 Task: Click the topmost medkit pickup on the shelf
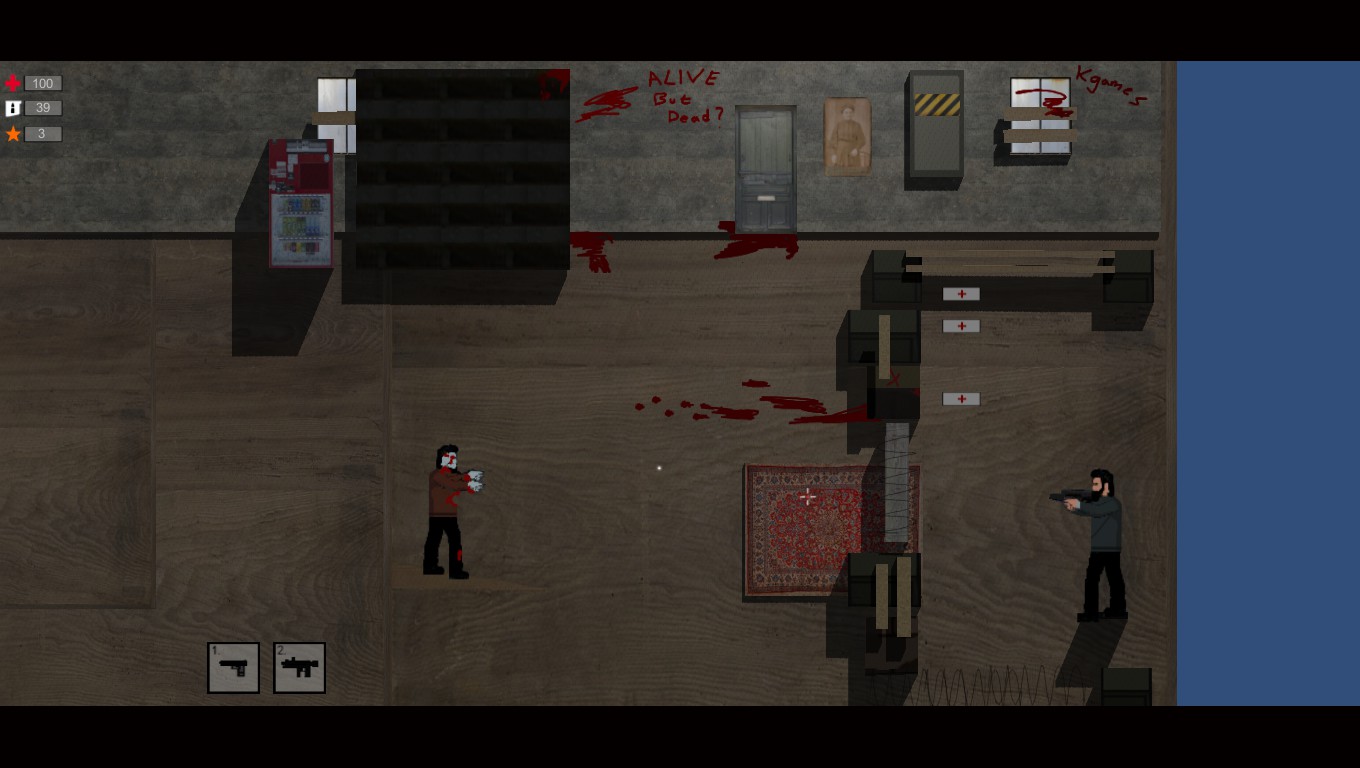(960, 293)
